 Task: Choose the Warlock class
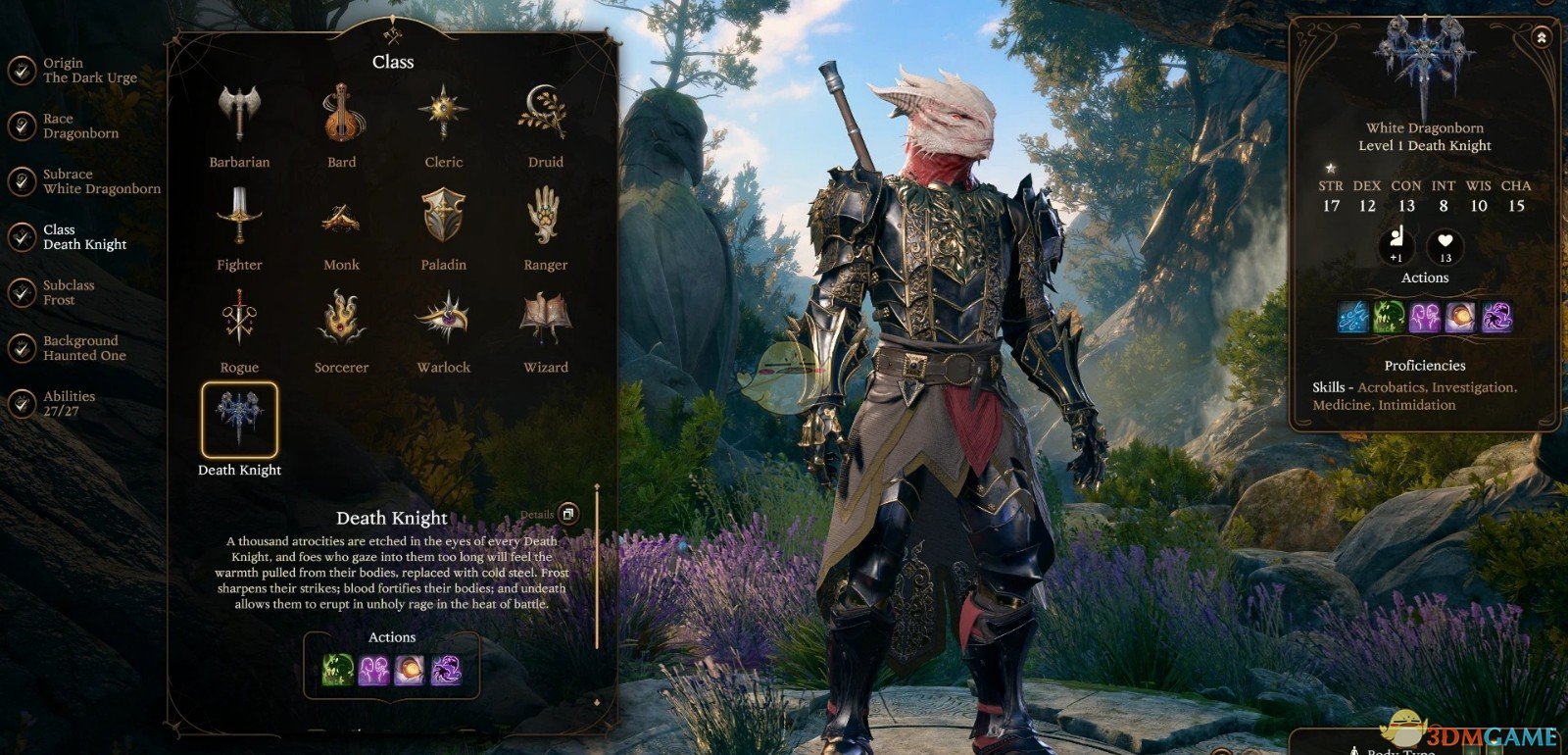(443, 319)
